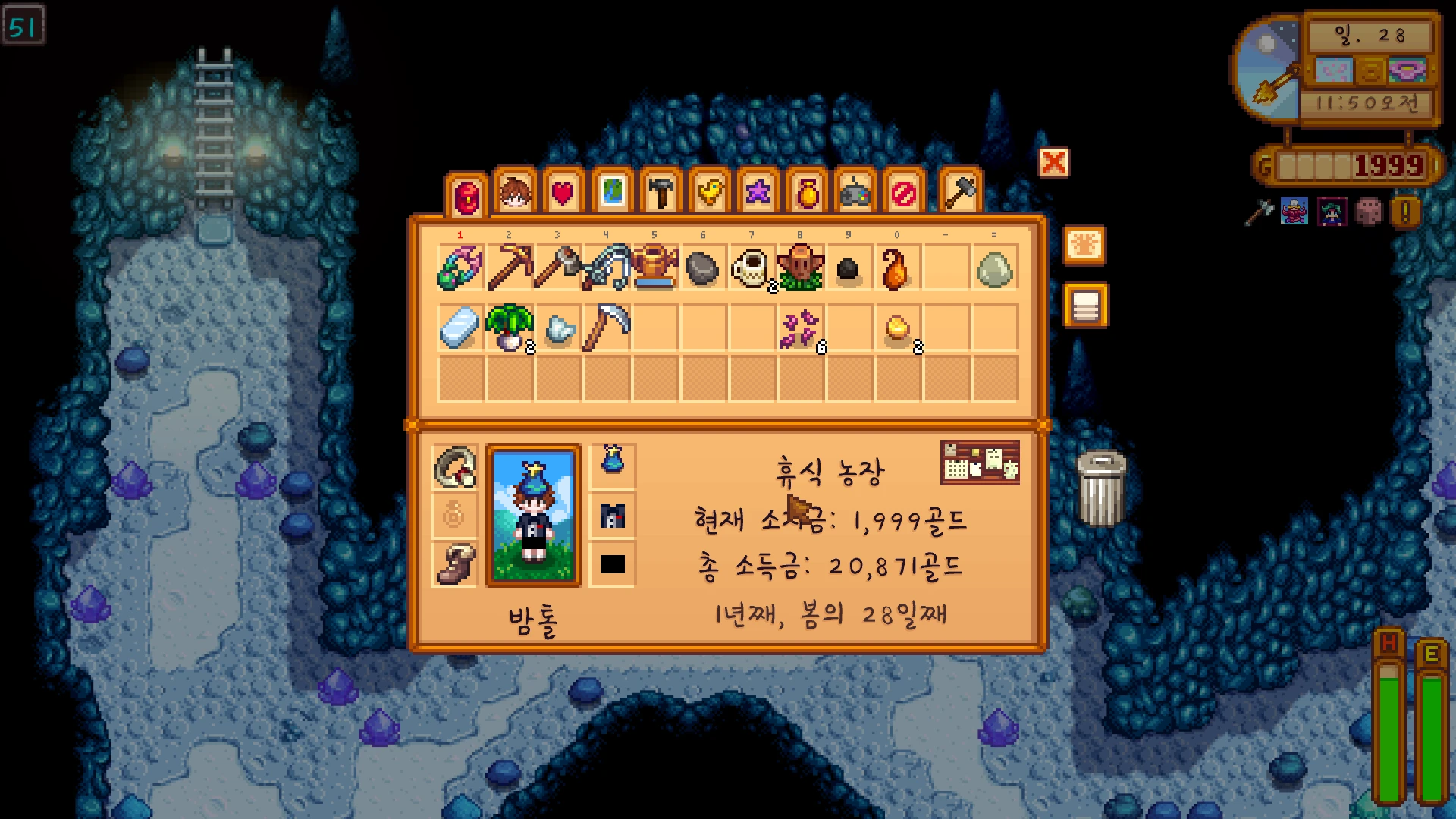Close the inventory menu with the X

point(1053,162)
